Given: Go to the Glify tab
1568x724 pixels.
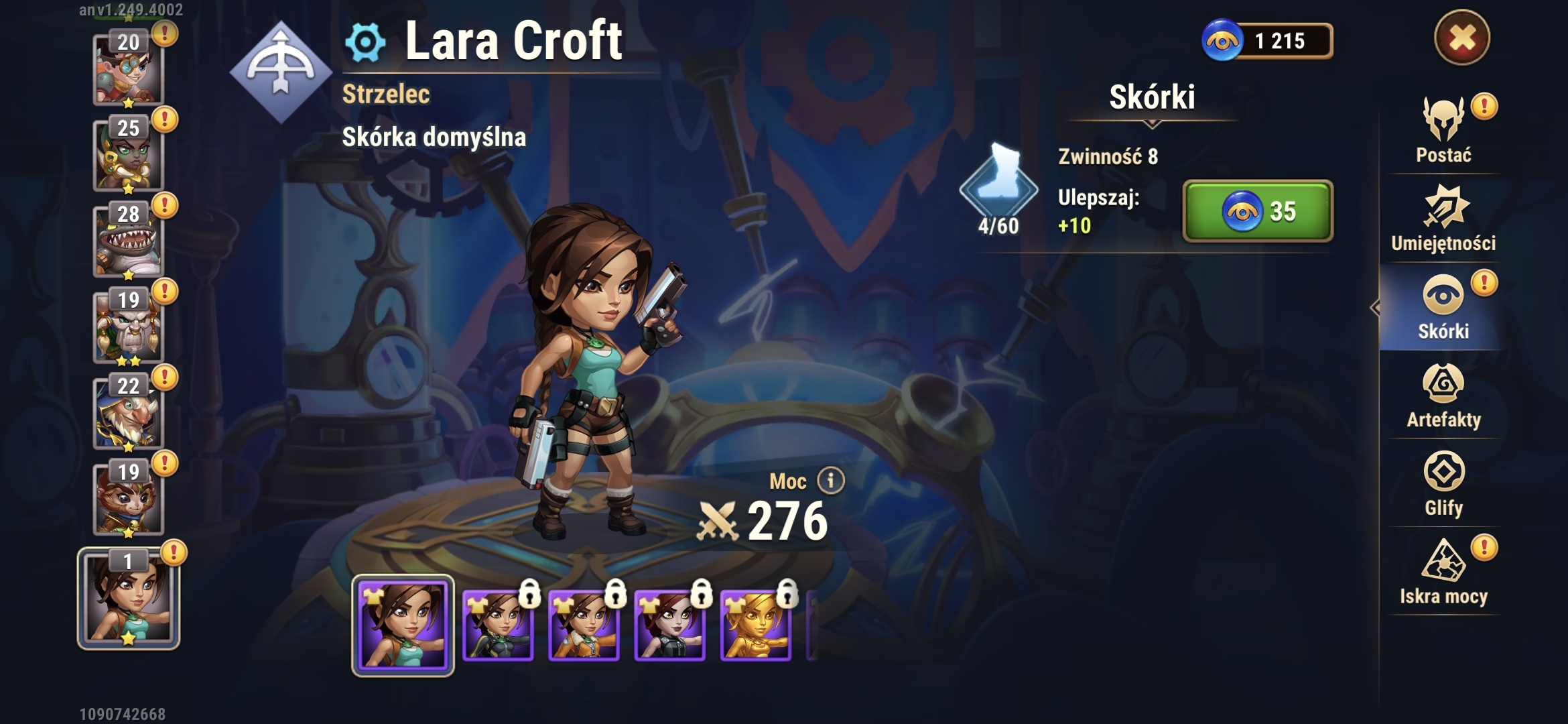Looking at the screenshot, I should (x=1443, y=484).
